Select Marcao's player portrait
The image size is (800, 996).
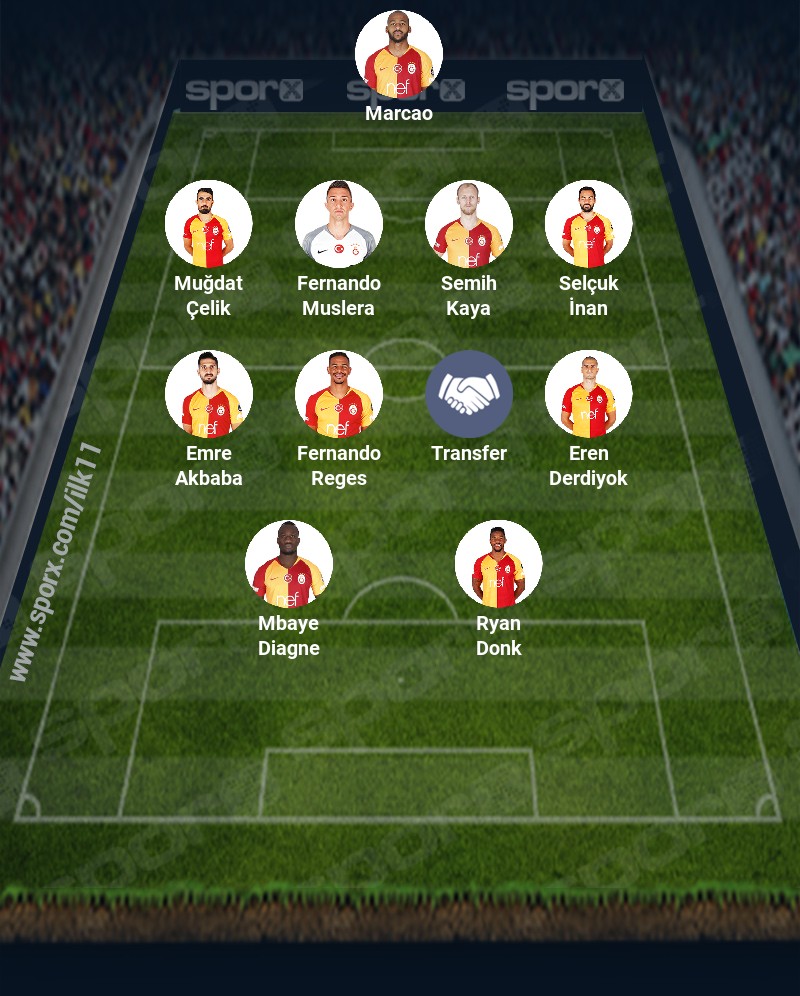point(399,54)
